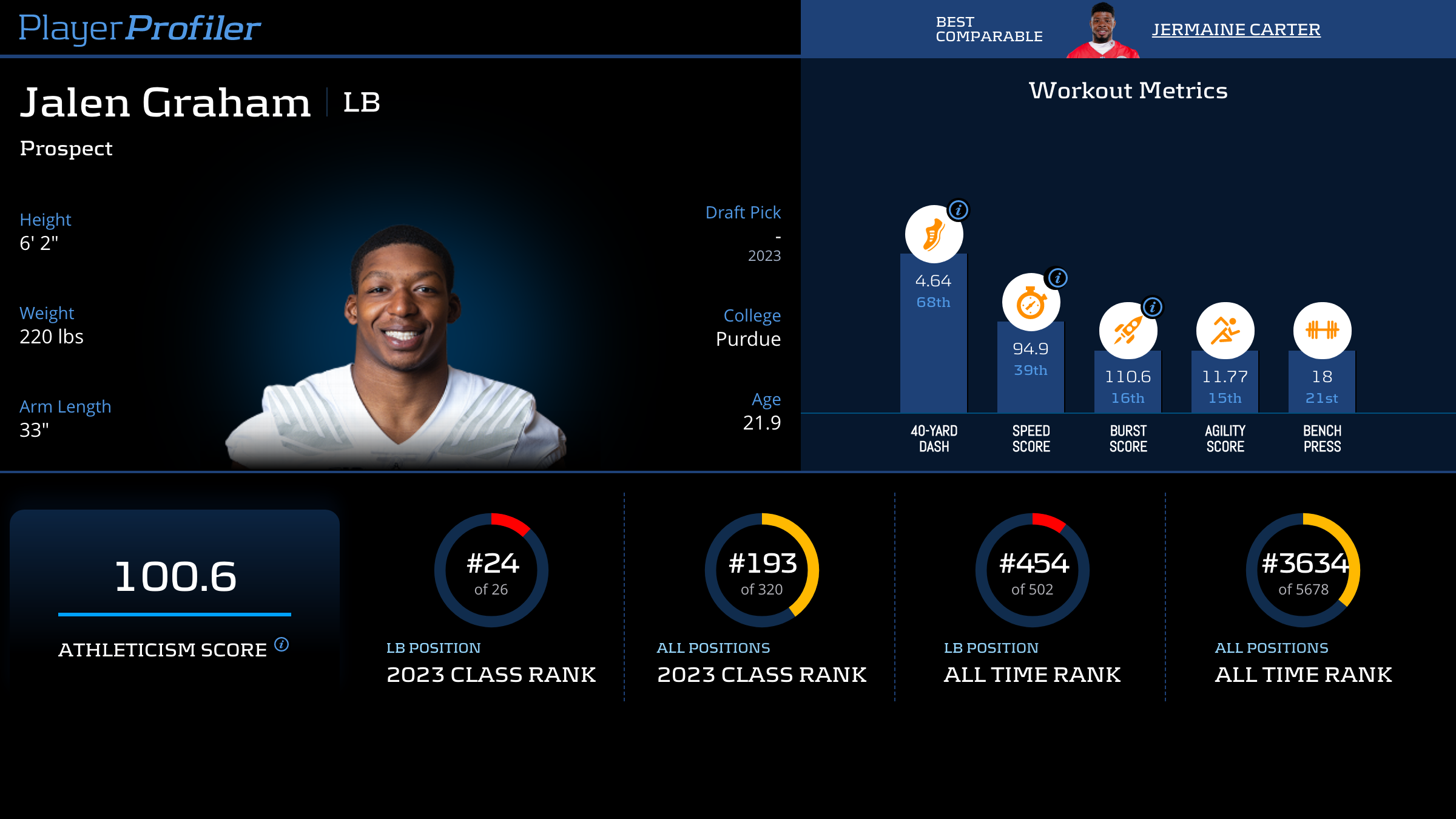Viewport: 1456px width, 819px height.
Task: Click the Jermaine Carter player thumbnail
Action: click(x=1102, y=30)
